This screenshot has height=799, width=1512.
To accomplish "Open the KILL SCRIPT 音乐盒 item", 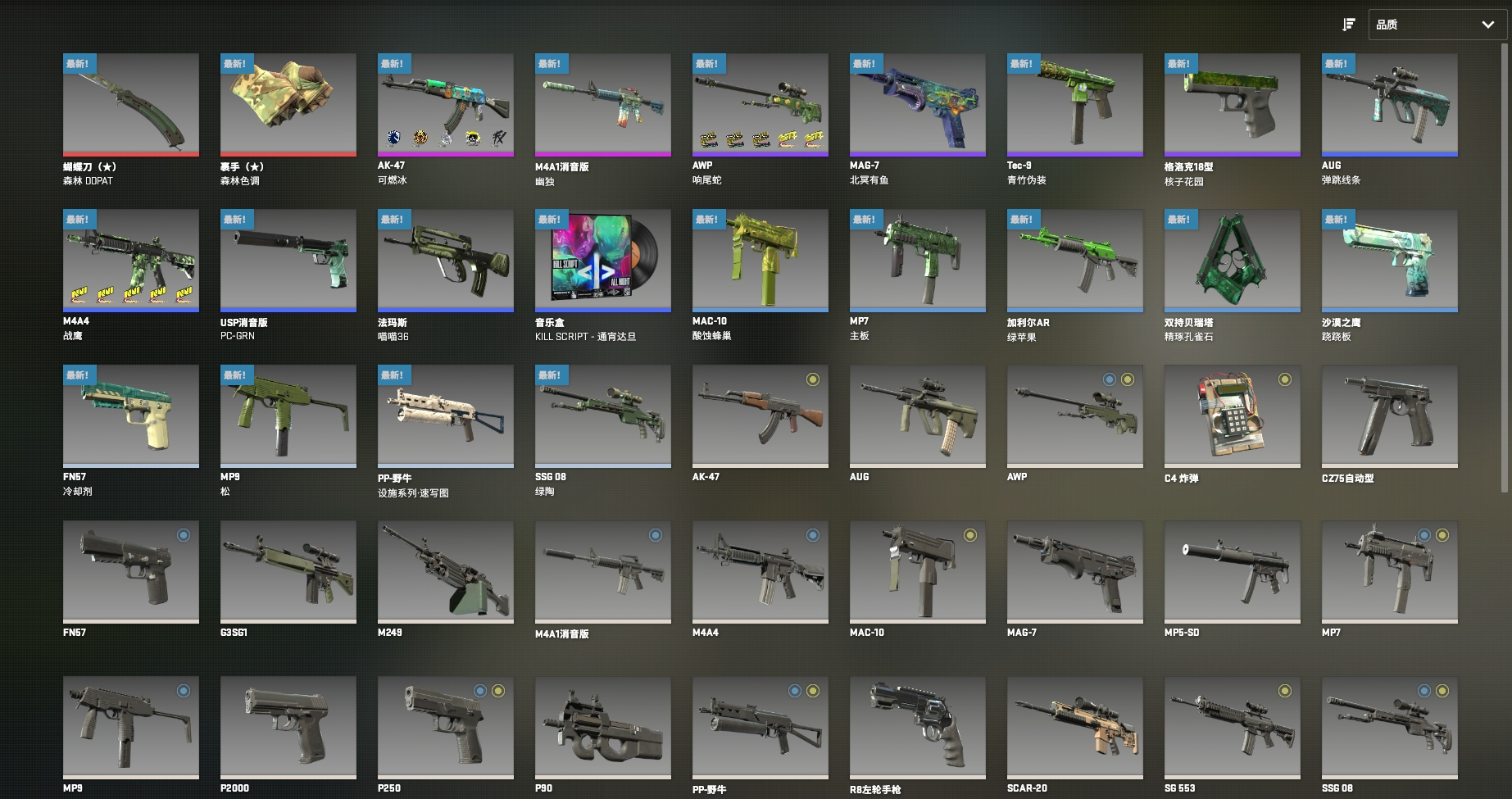I will tap(603, 260).
